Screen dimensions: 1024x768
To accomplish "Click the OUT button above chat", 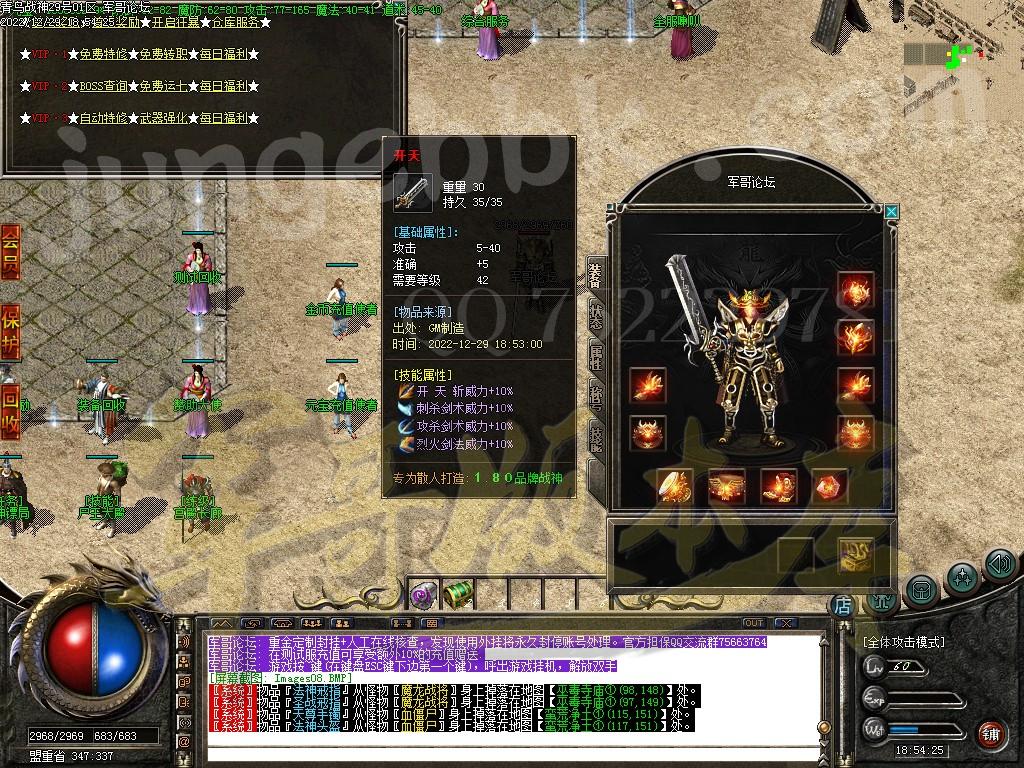I will [753, 623].
